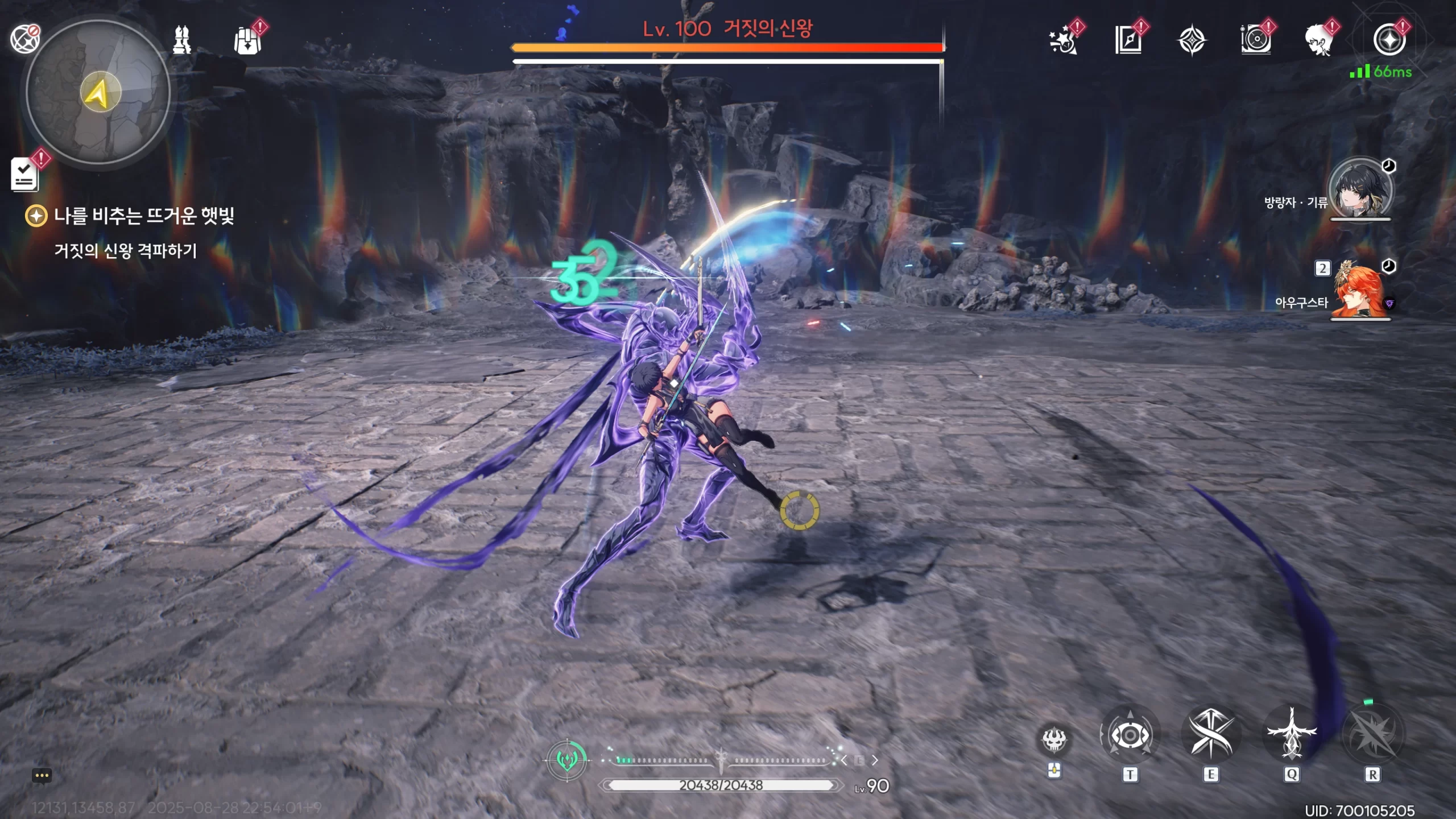Open the chess pieces icon menu
1456x819 pixels.
point(182,40)
